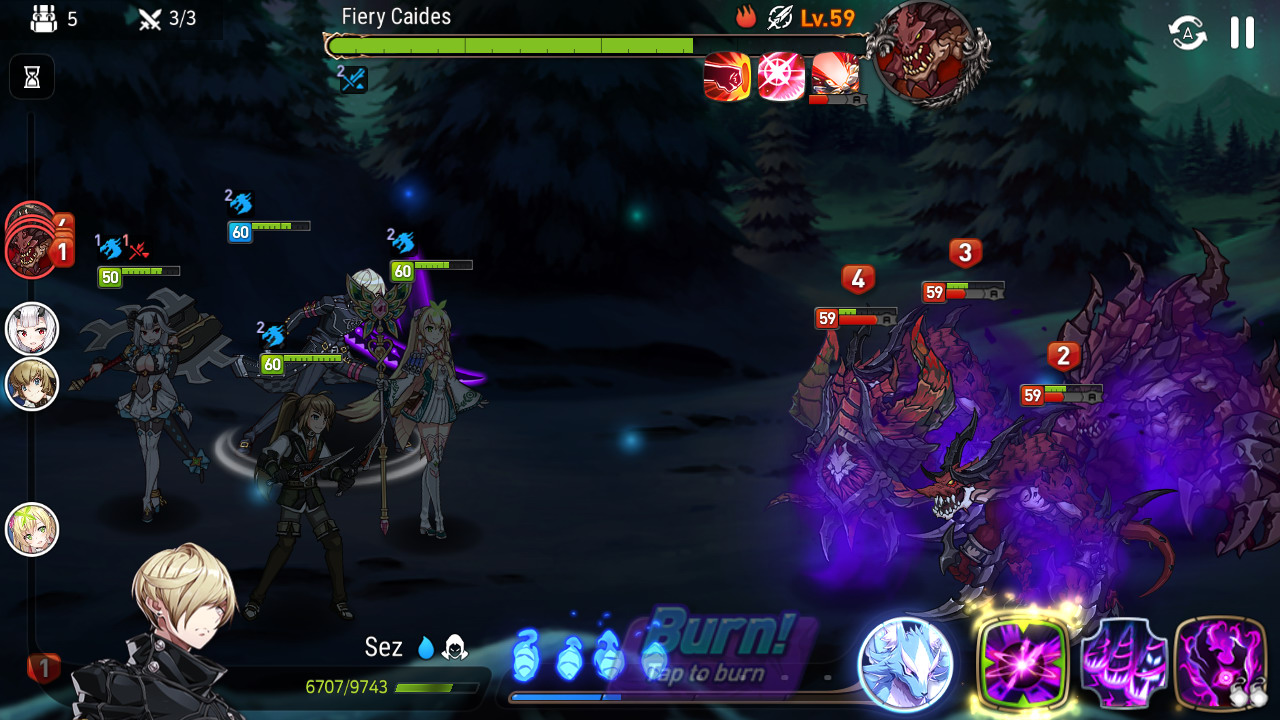Tap the hourglass icon
This screenshot has width=1280, height=720.
click(x=32, y=77)
